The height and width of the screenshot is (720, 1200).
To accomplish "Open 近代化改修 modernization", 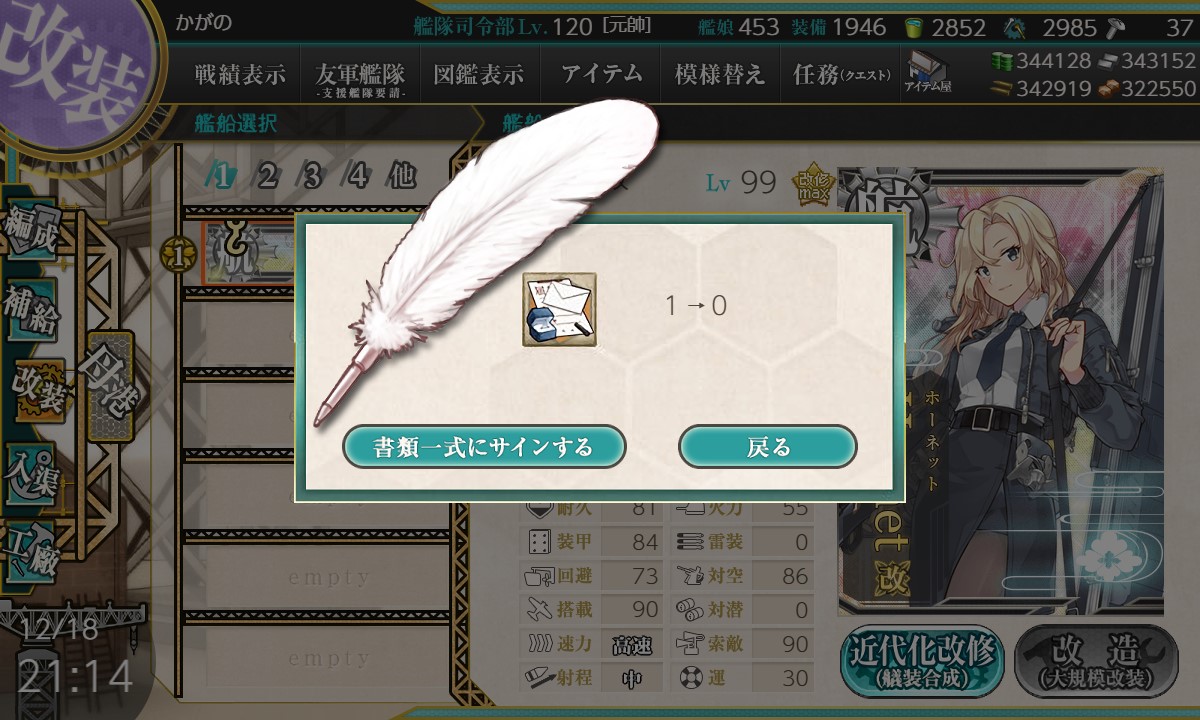I will tap(922, 662).
